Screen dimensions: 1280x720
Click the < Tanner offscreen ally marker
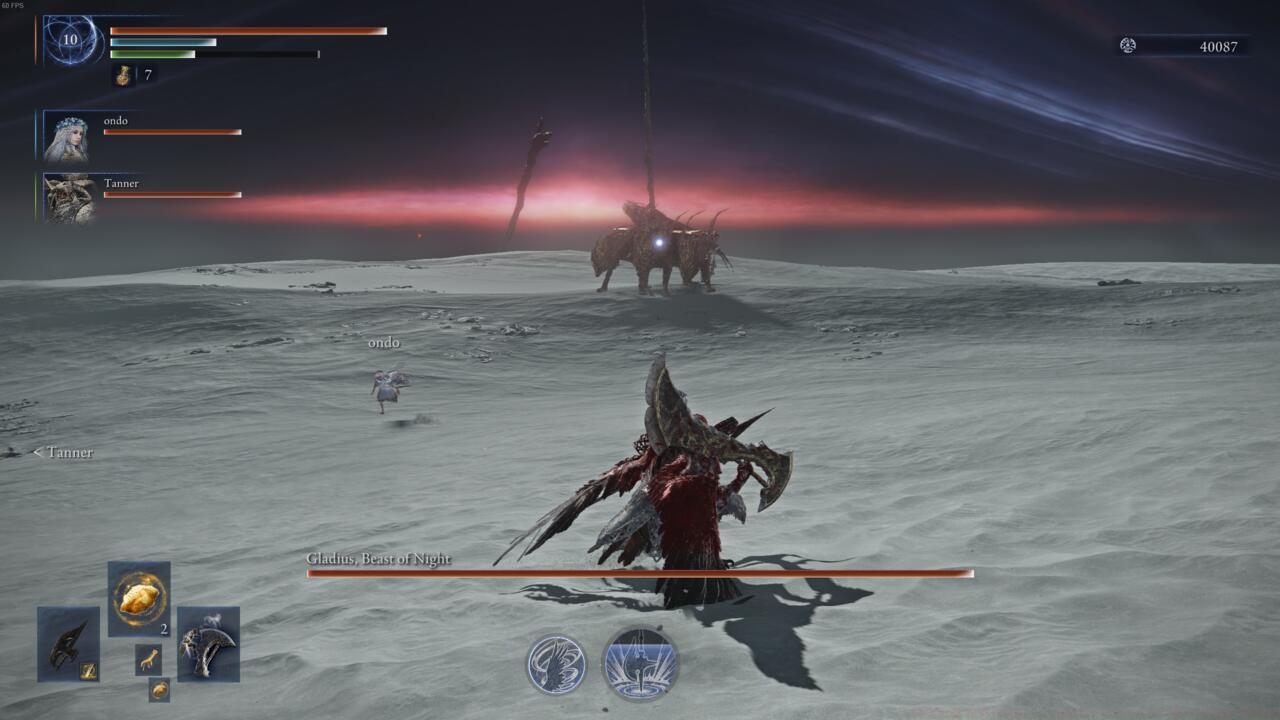click(63, 452)
